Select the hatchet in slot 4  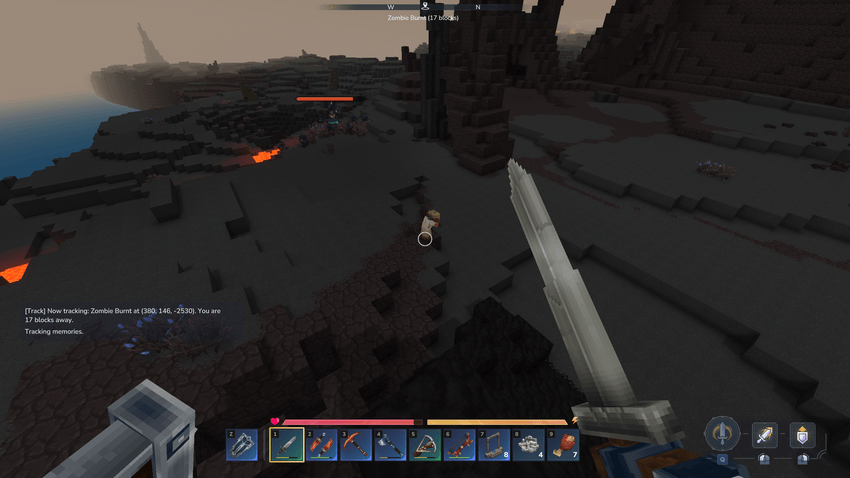coord(390,444)
